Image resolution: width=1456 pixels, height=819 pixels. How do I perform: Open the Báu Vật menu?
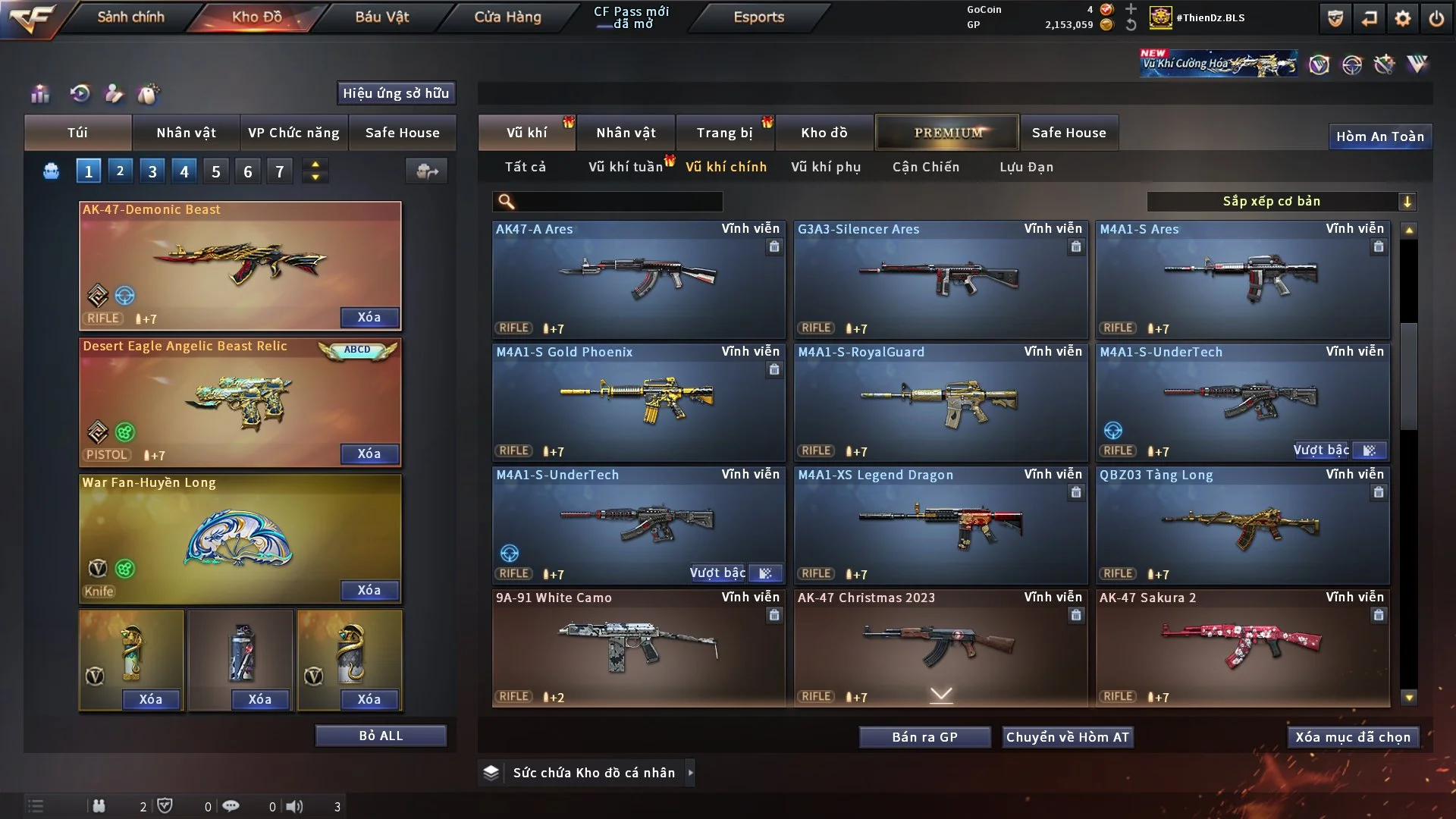[381, 17]
